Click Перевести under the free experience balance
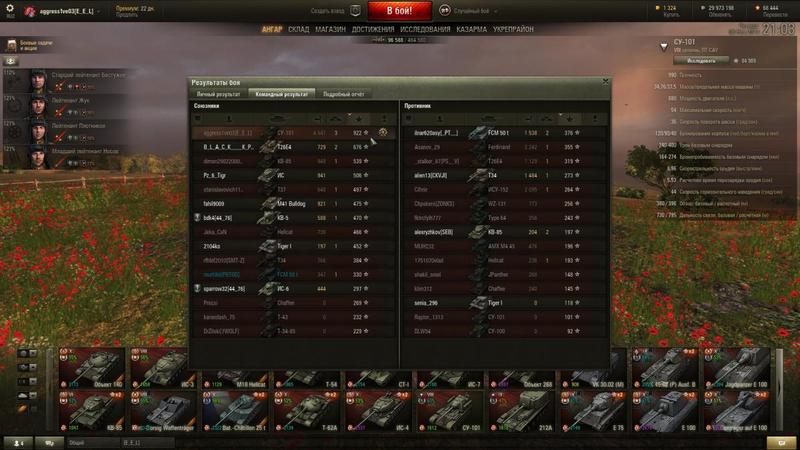This screenshot has height=450, width=800. pyautogui.click(x=769, y=16)
